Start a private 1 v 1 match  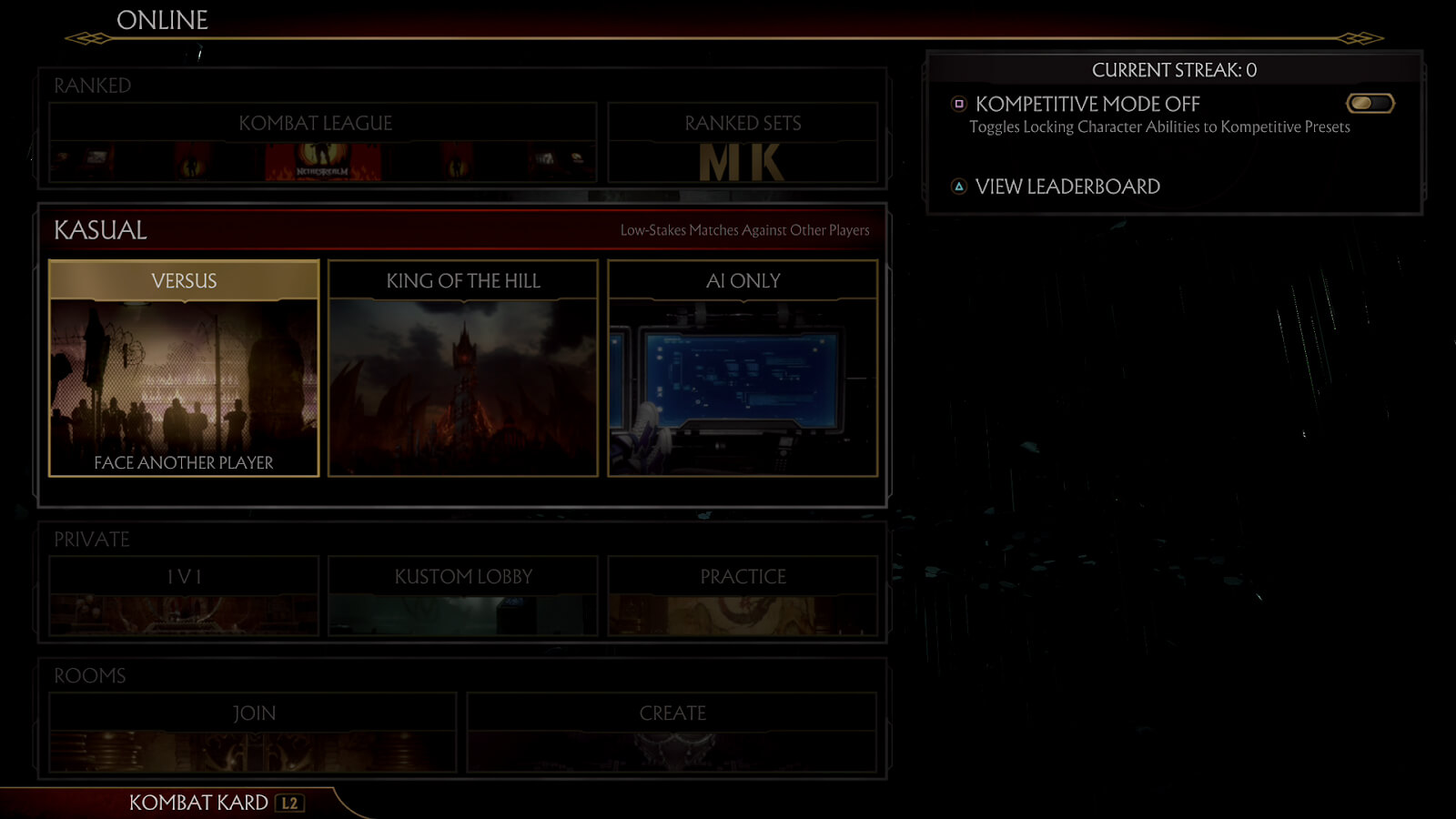click(184, 595)
